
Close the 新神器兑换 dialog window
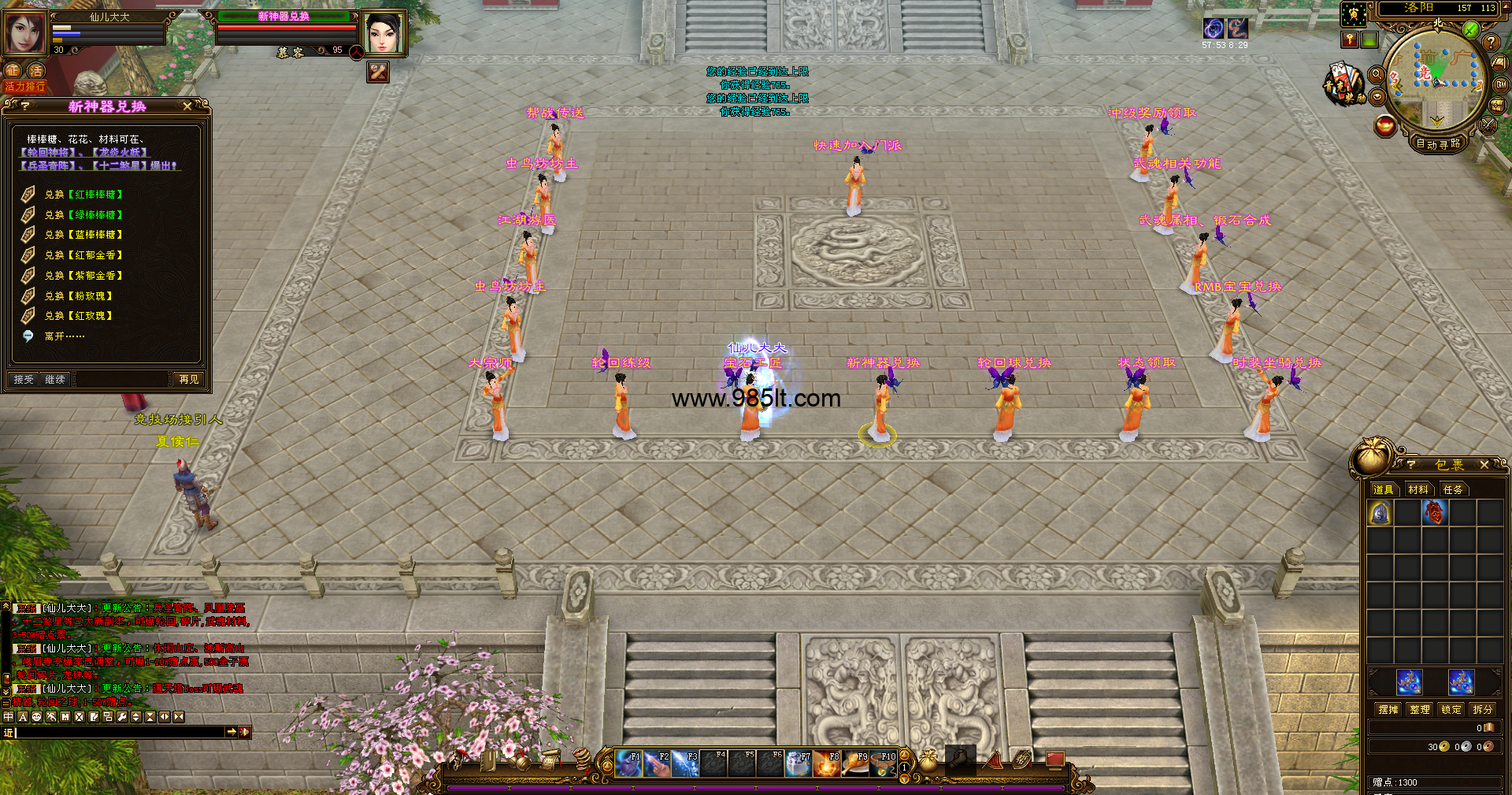tap(187, 106)
